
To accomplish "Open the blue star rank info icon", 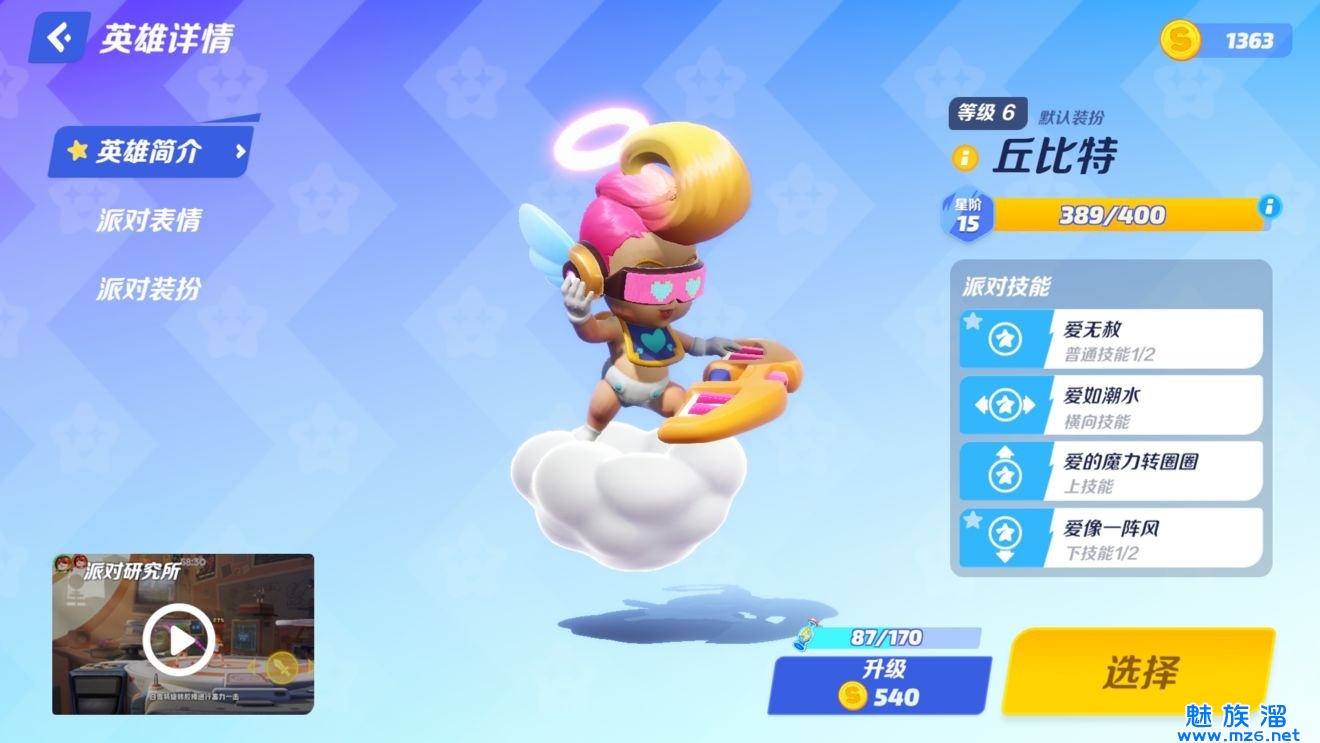I will (1269, 207).
